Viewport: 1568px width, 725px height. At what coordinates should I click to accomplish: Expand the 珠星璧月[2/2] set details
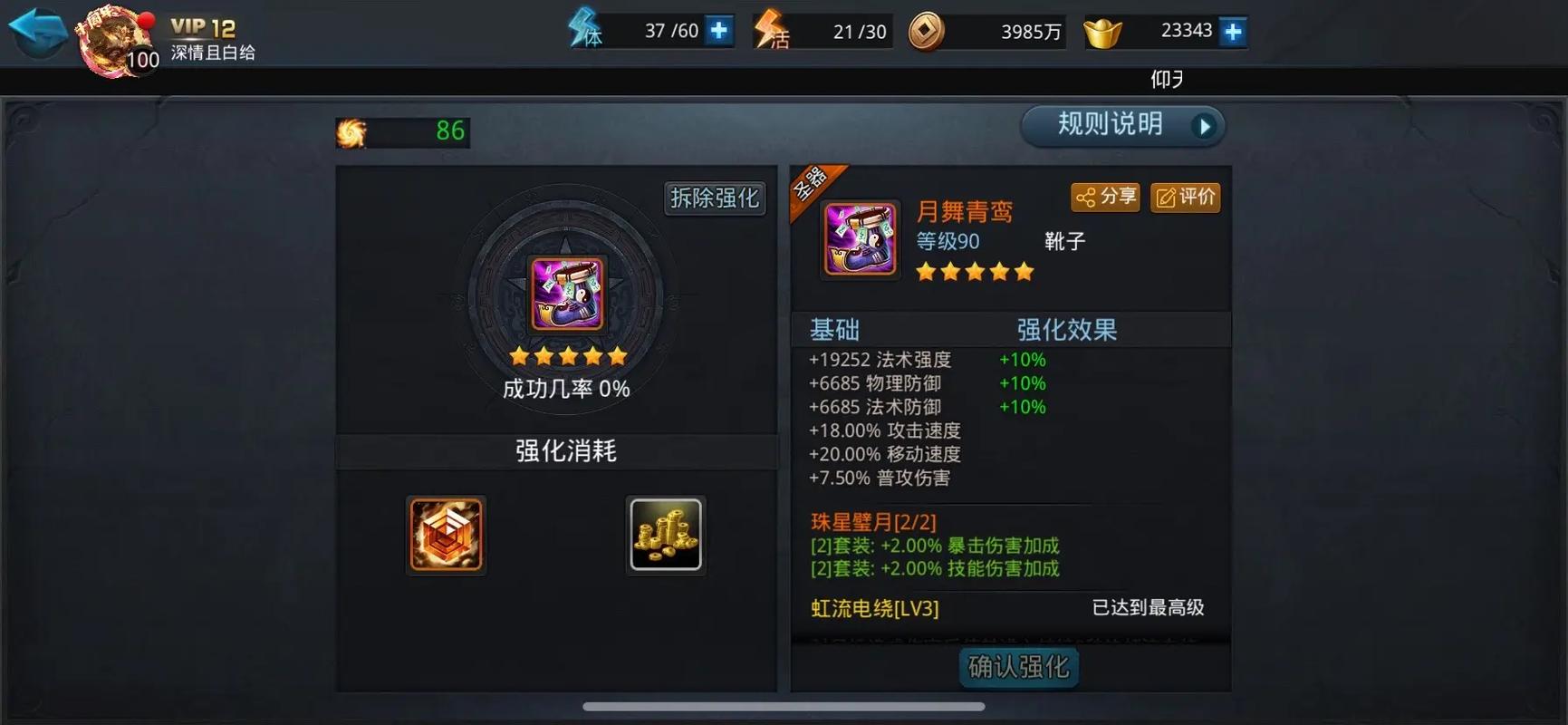coord(873,522)
